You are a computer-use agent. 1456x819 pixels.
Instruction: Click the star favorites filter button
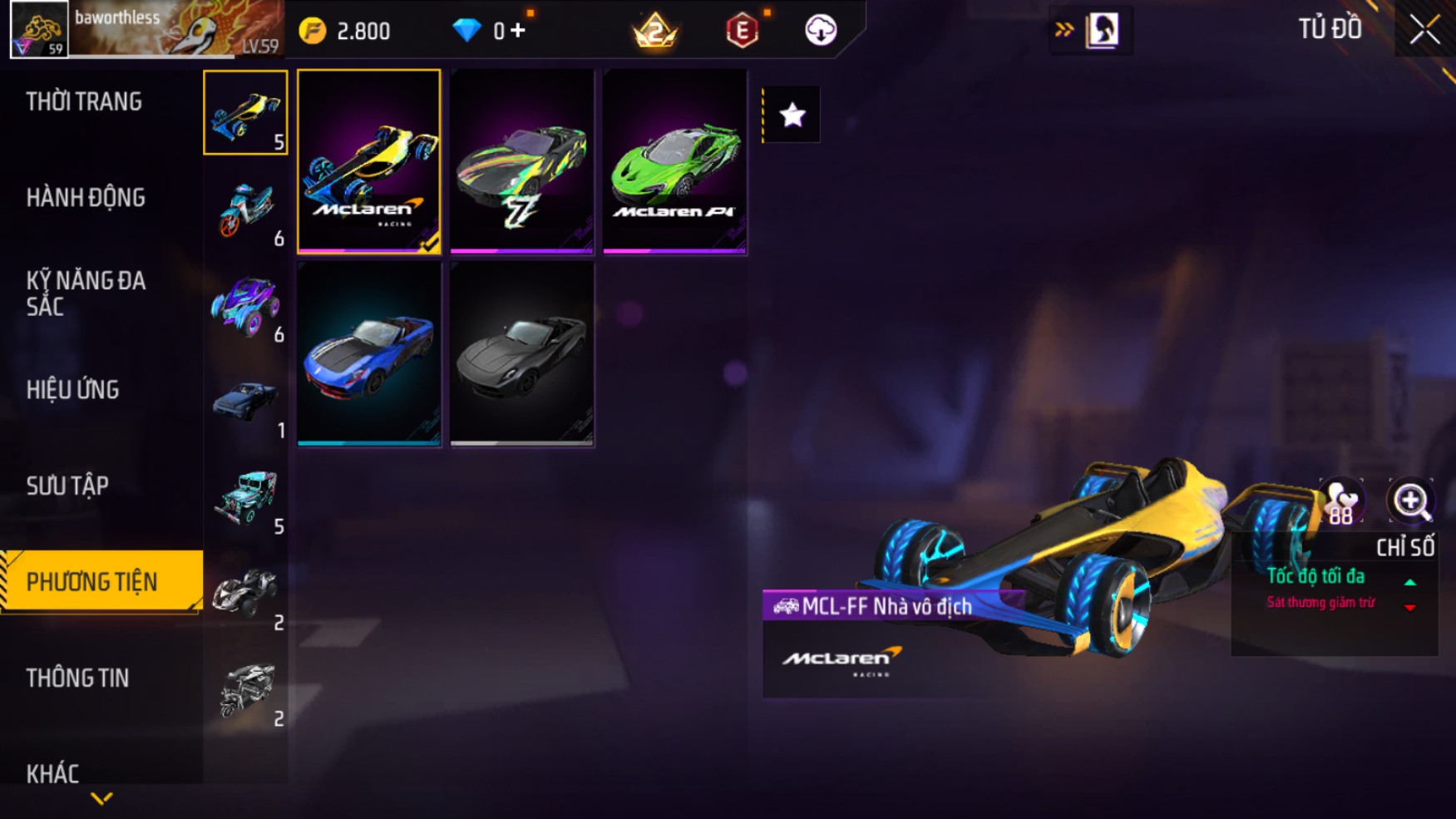point(792,115)
